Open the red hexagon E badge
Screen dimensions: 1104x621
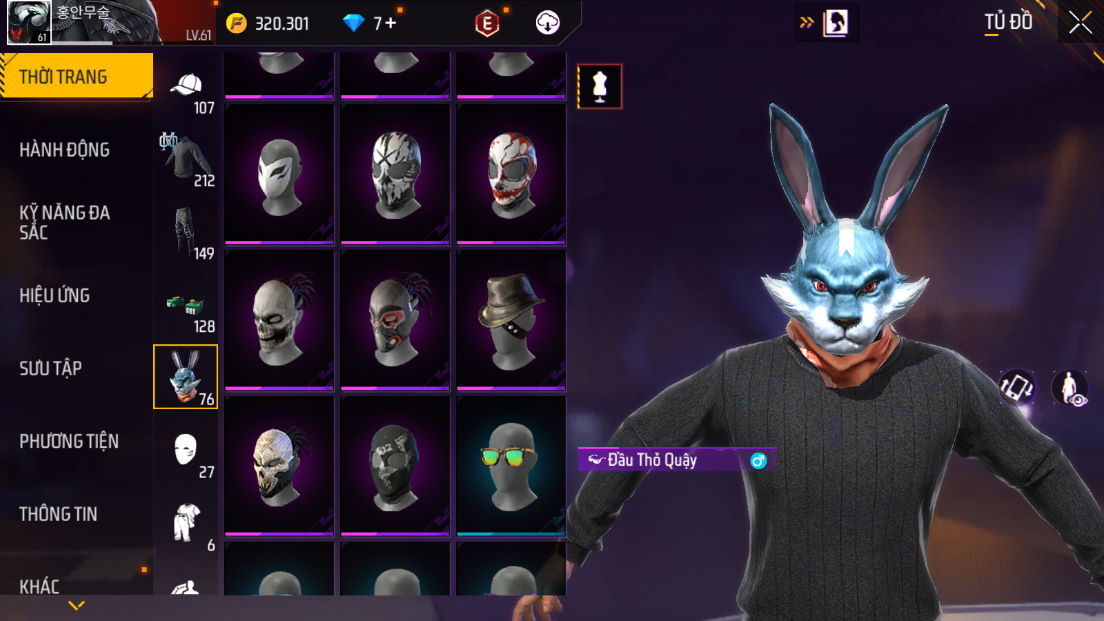[x=487, y=23]
